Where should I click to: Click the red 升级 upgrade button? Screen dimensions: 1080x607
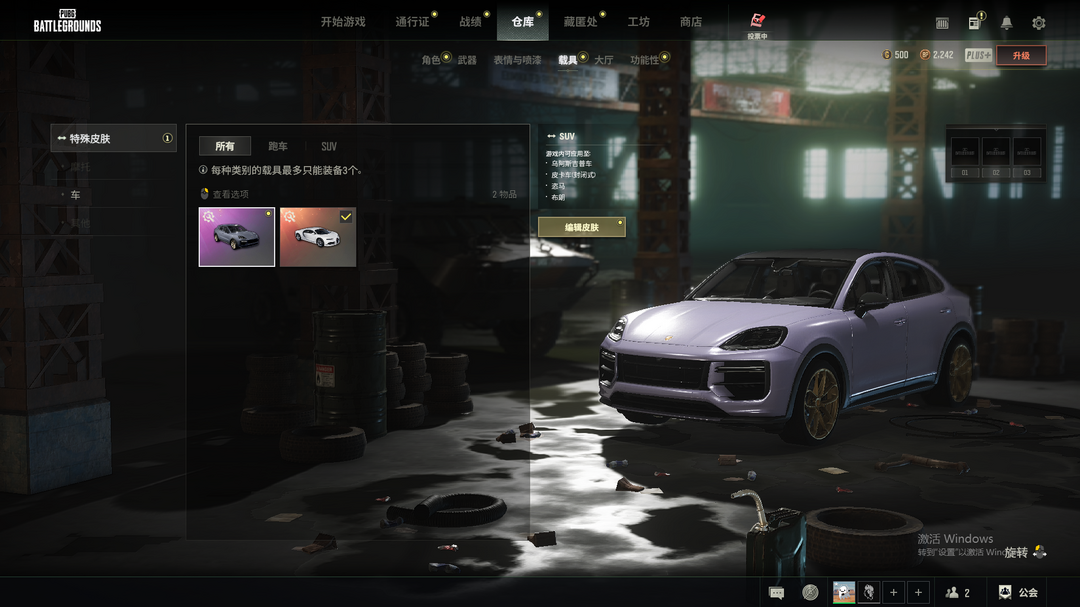tap(1021, 56)
